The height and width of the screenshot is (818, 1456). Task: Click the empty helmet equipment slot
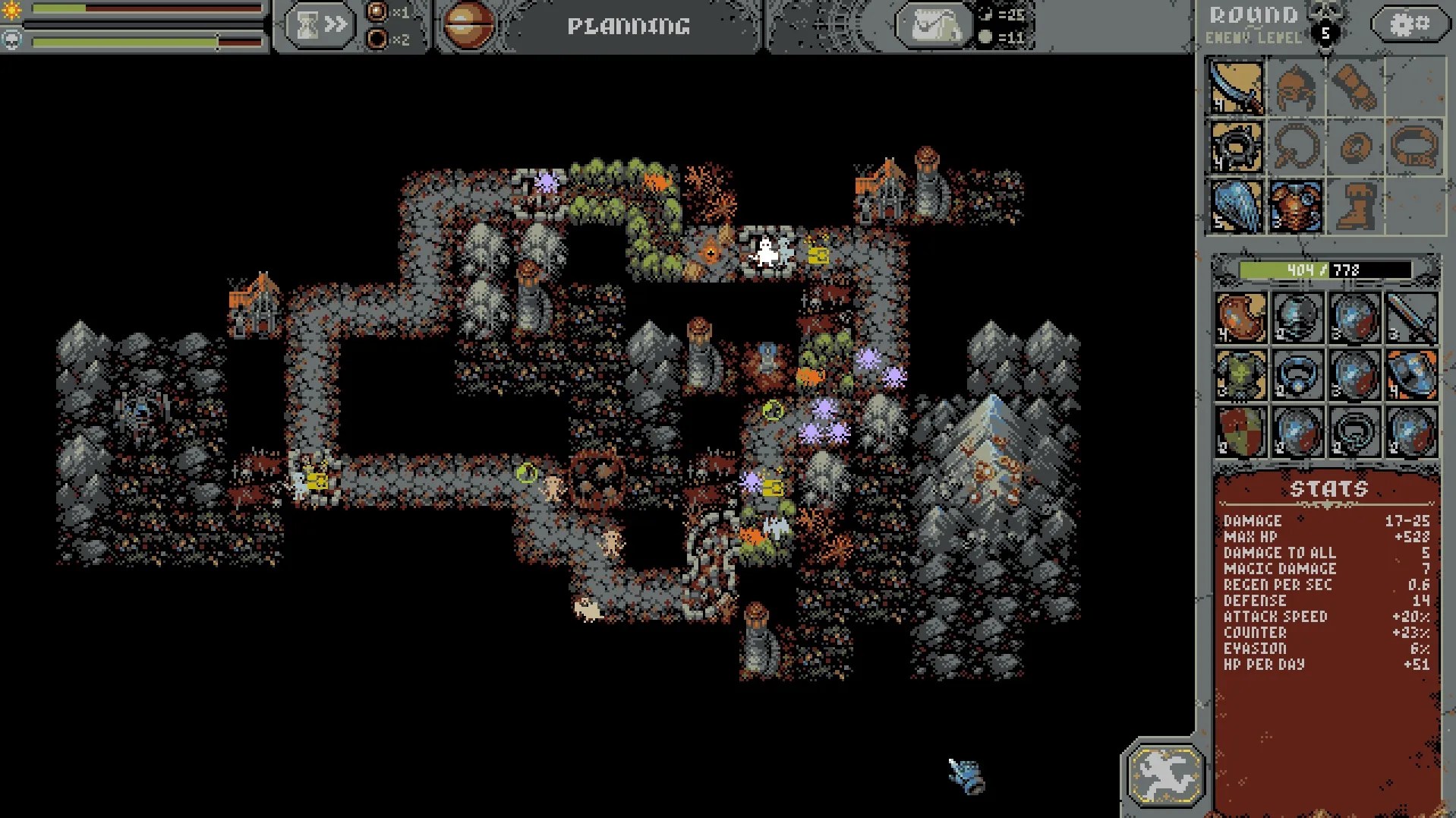click(x=1295, y=89)
